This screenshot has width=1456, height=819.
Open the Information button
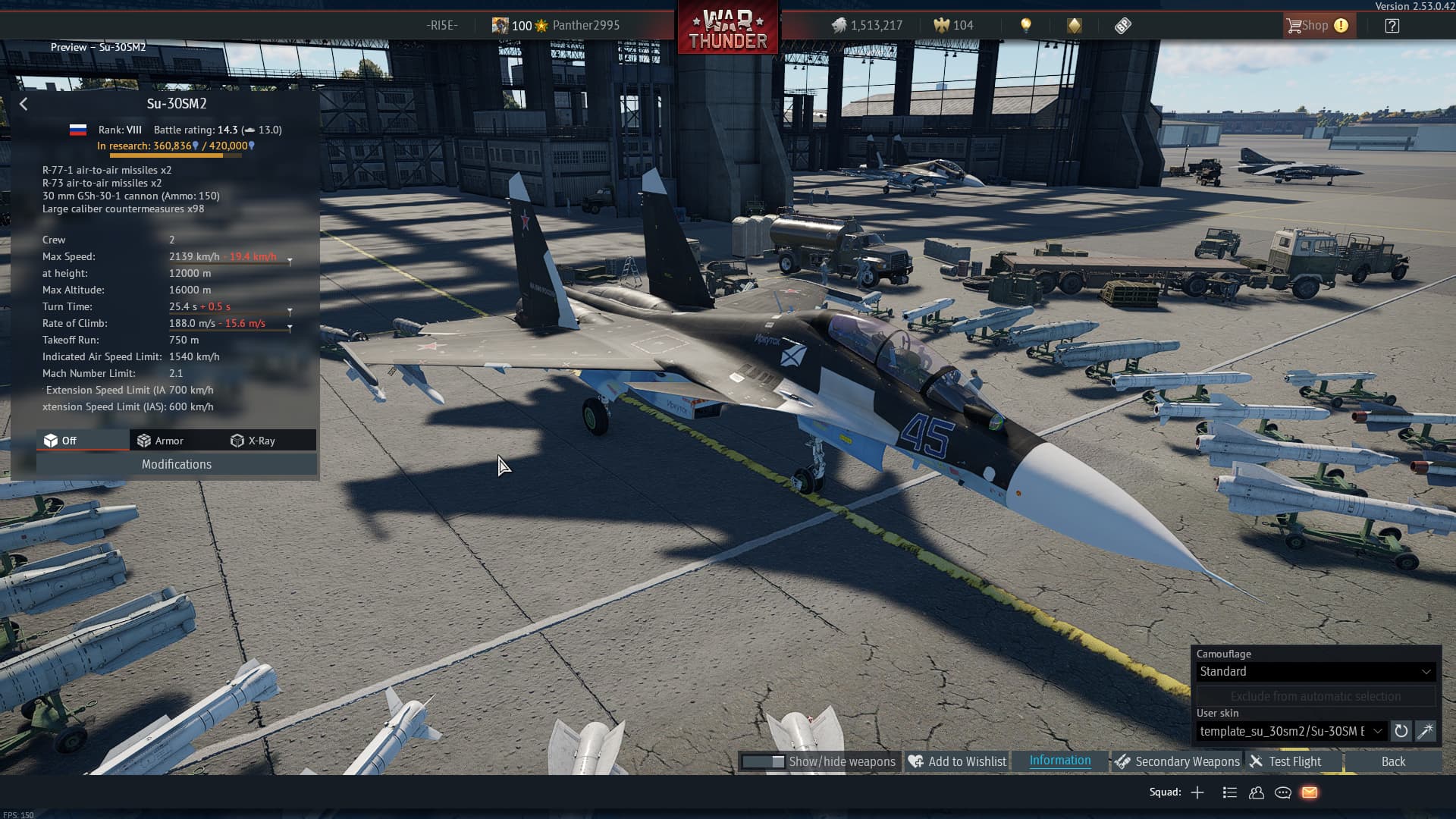click(x=1059, y=761)
